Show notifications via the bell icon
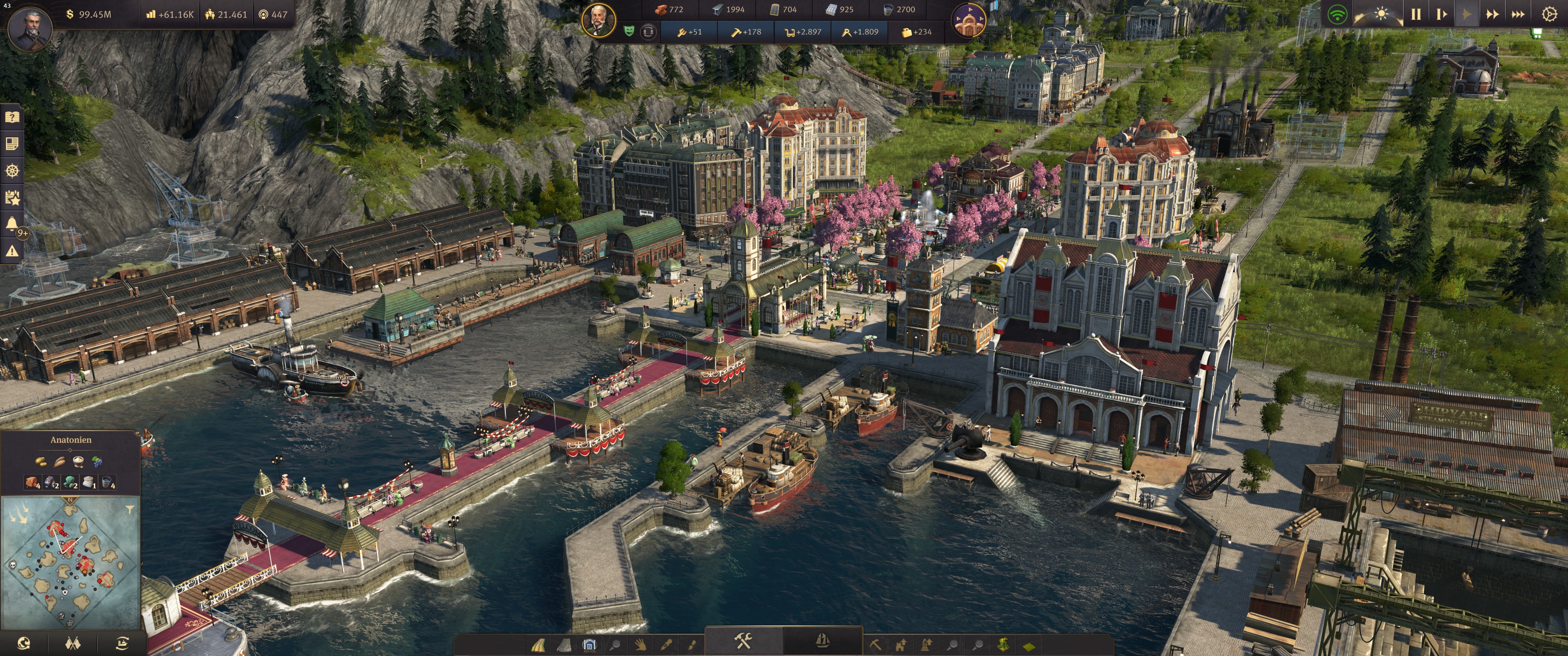This screenshot has height=656, width=1568. coord(12,224)
